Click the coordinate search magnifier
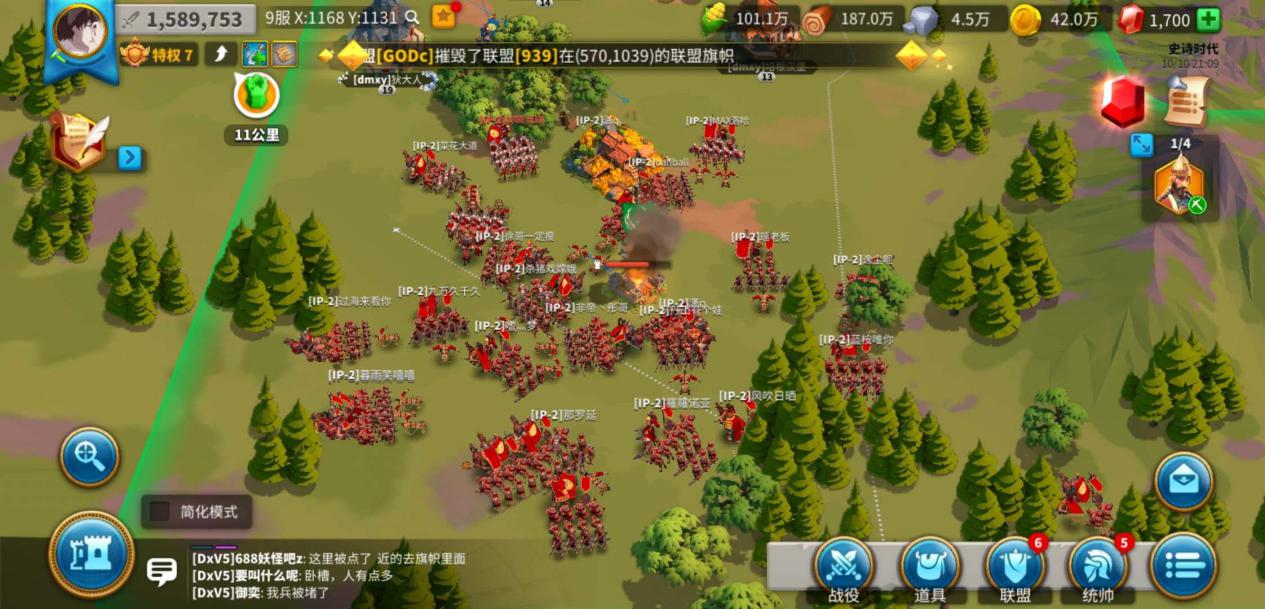Image resolution: width=1265 pixels, height=609 pixels. click(x=412, y=17)
